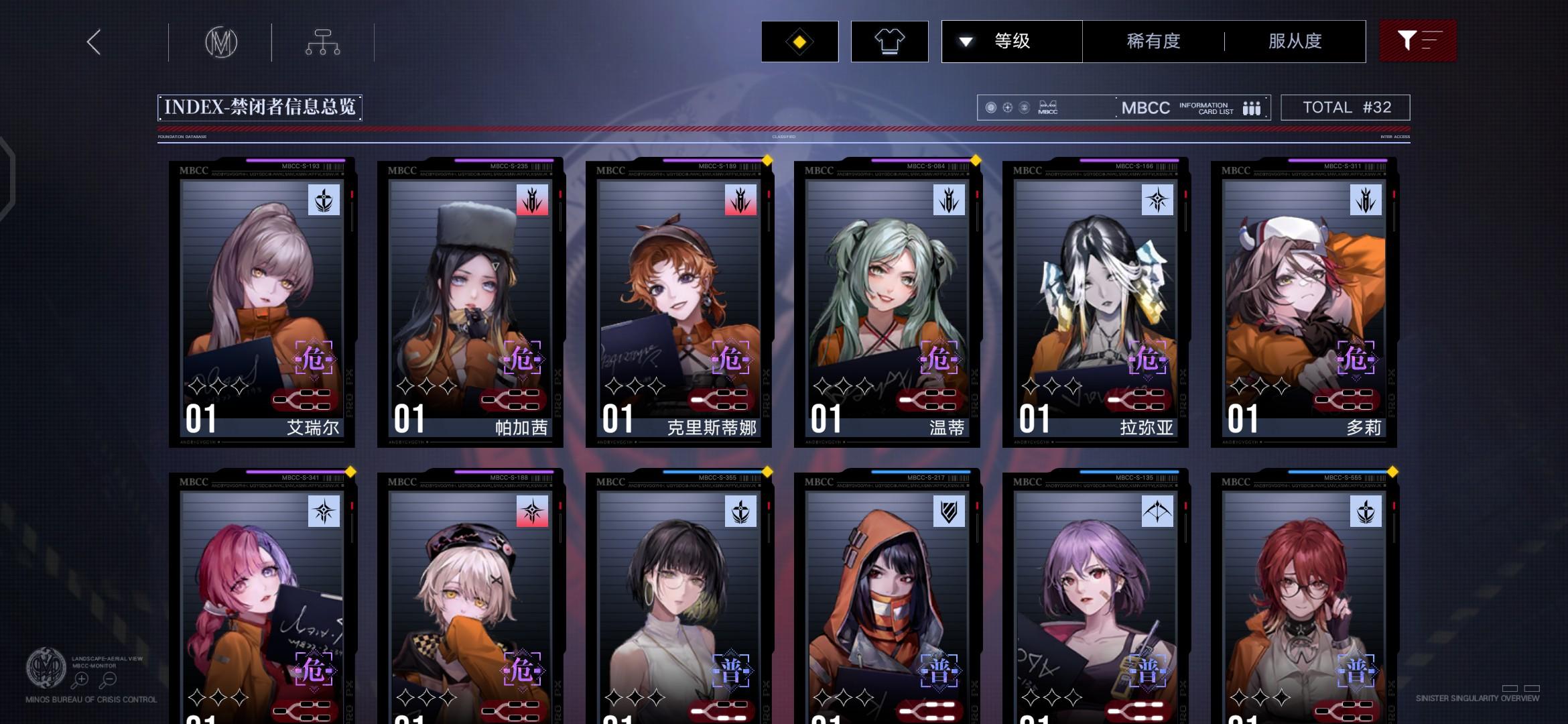The width and height of the screenshot is (1568, 724).
Task: Click the red filter icon at top right
Action: pyautogui.click(x=1417, y=42)
